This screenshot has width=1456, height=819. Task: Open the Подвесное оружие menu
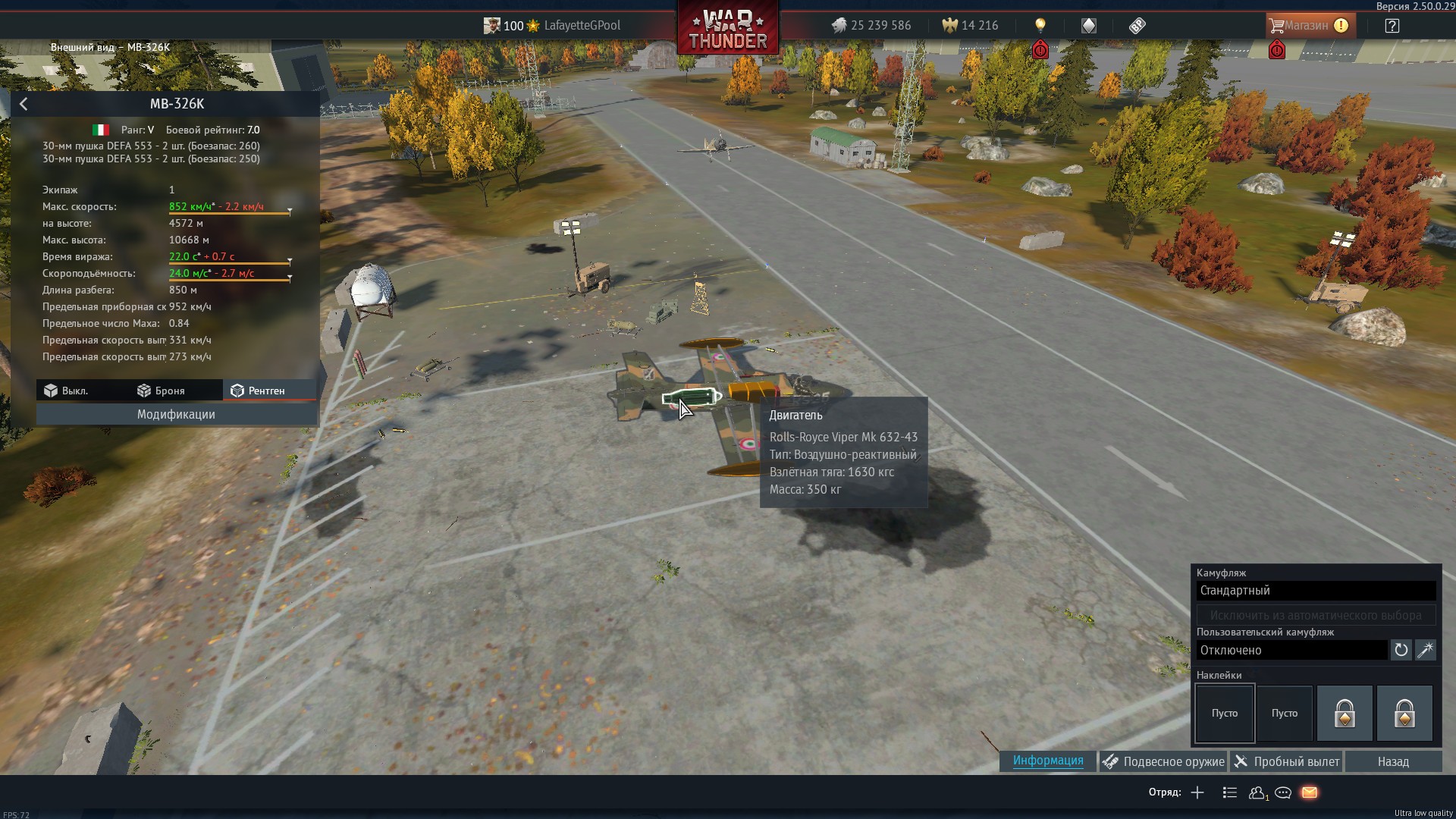coord(1163,761)
